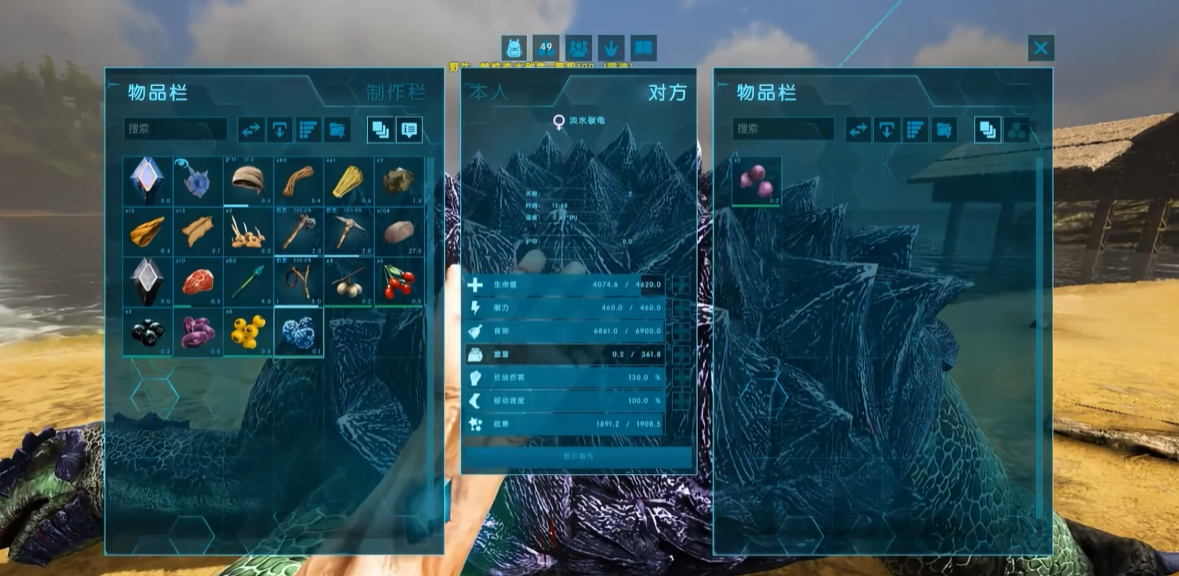Open the dino footprint icon at top
The height and width of the screenshot is (576, 1179).
611,48
